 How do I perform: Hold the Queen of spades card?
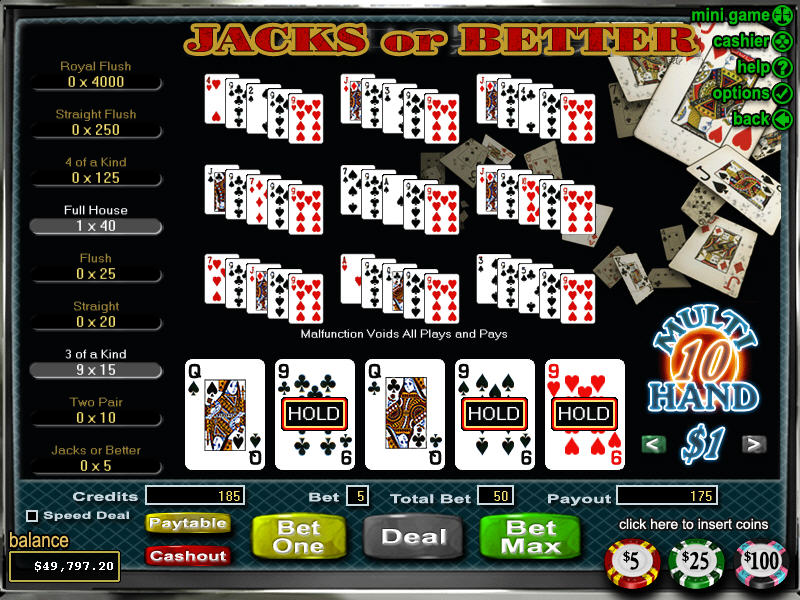point(225,413)
